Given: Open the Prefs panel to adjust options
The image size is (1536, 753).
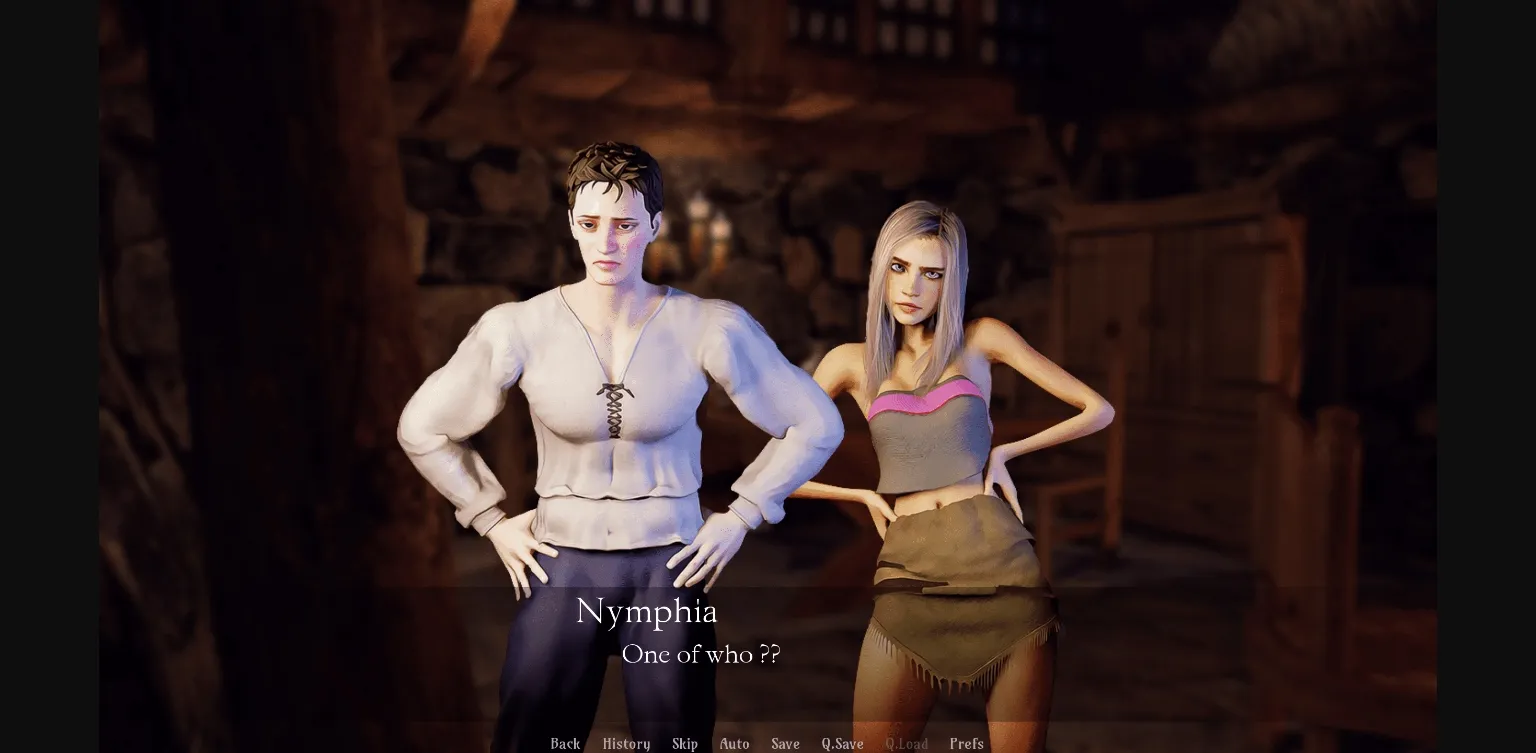Looking at the screenshot, I should coord(966,744).
